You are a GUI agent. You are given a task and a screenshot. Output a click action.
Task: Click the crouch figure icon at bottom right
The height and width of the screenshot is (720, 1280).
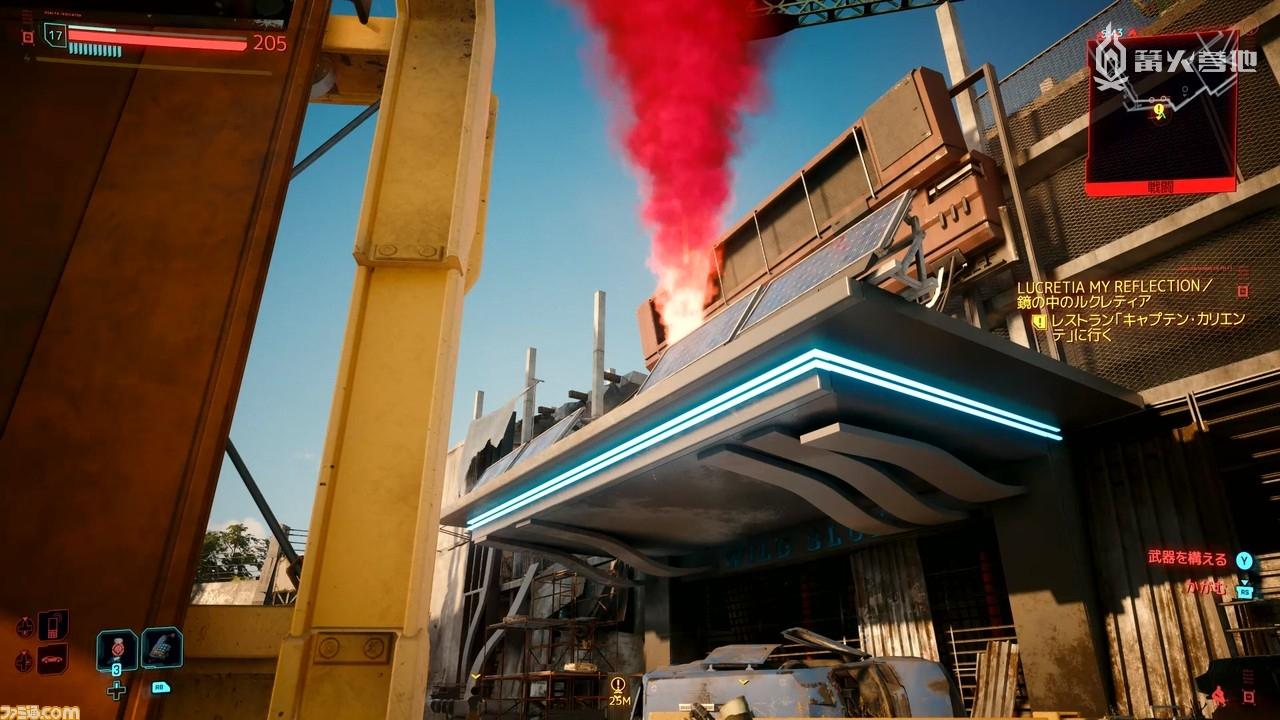(x=1219, y=695)
